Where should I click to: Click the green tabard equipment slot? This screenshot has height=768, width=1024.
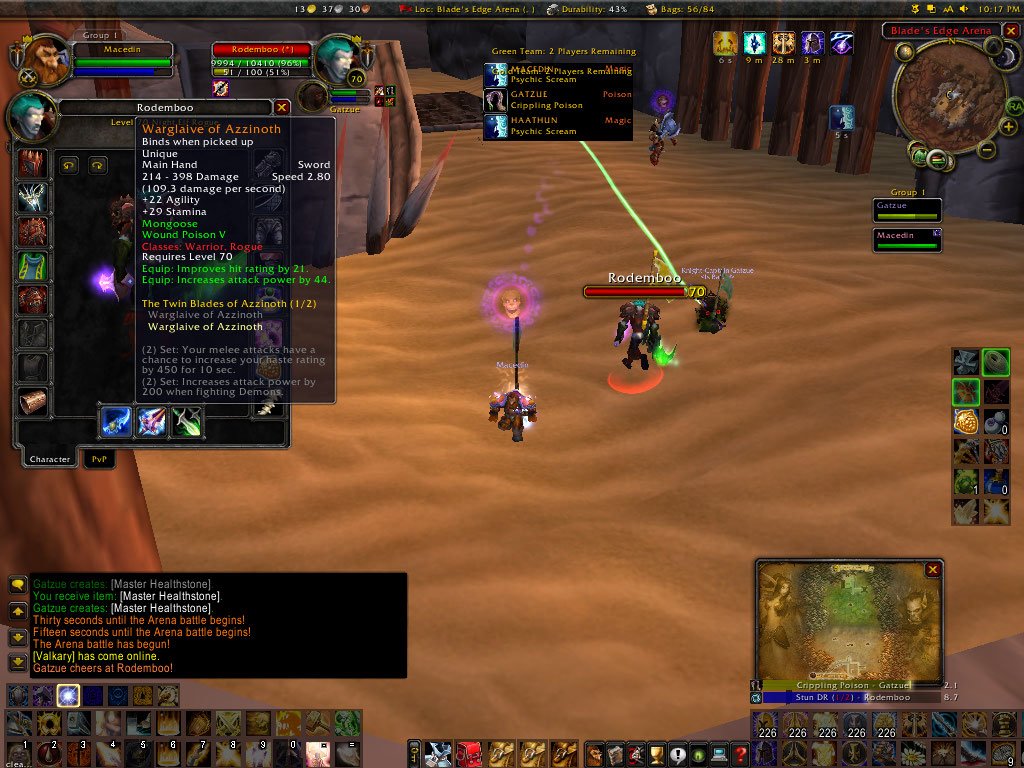tap(33, 266)
